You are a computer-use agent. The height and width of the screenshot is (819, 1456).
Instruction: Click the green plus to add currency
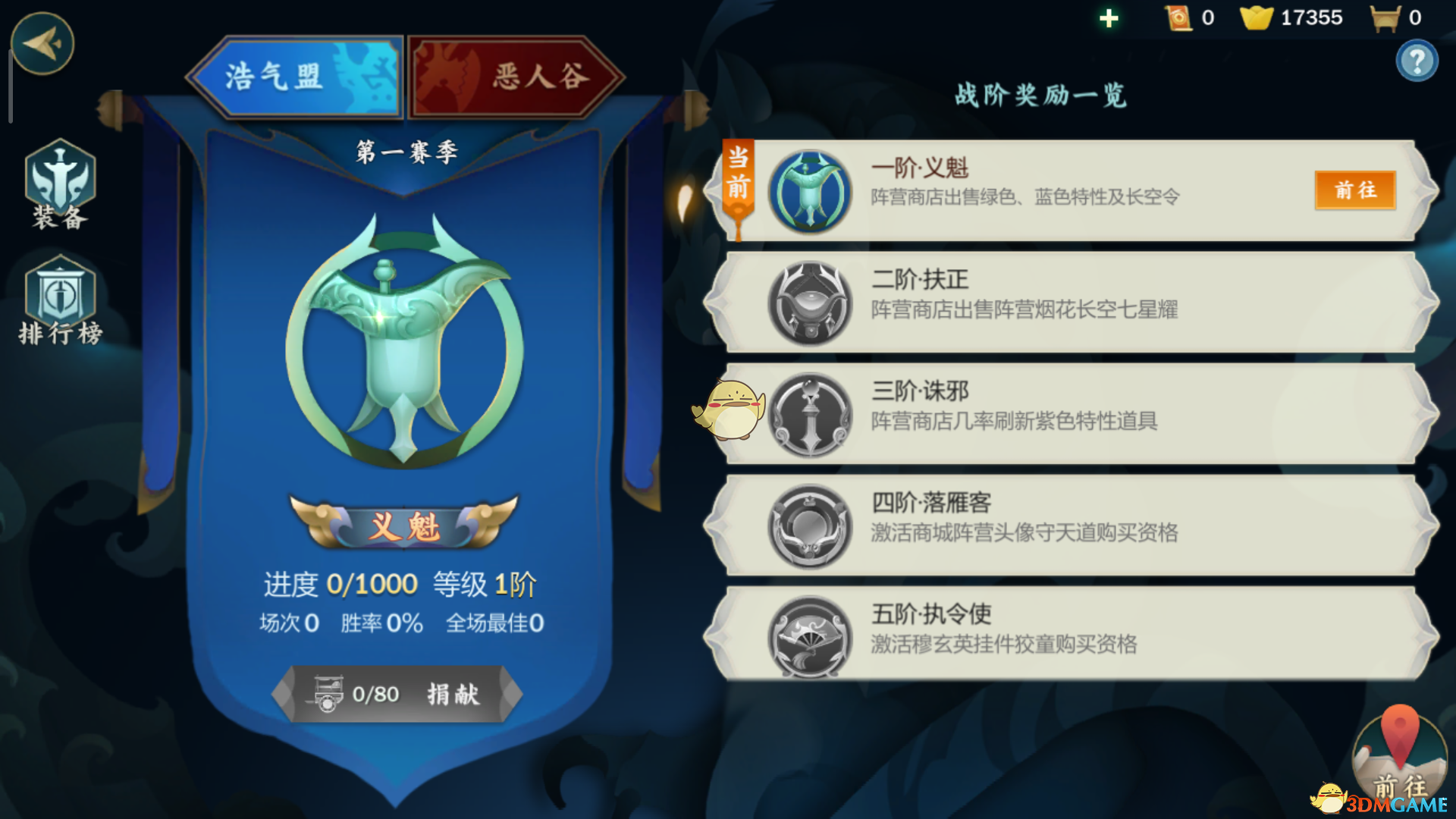pyautogui.click(x=1108, y=17)
